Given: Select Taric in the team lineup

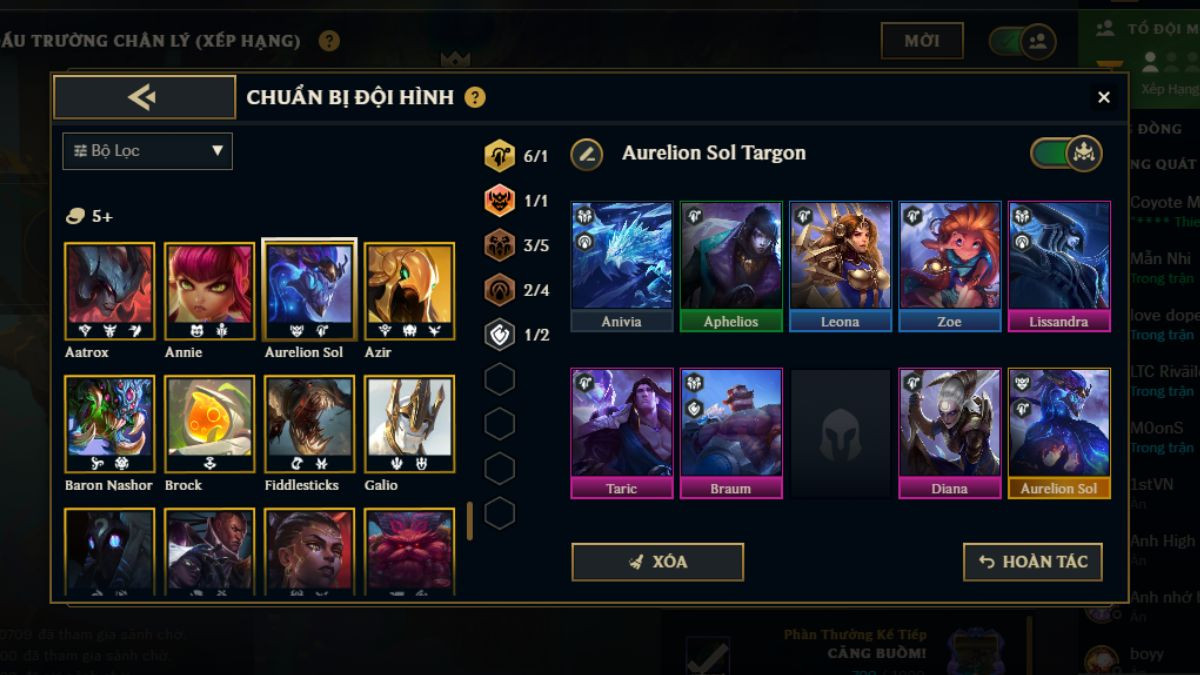Looking at the screenshot, I should click(621, 432).
